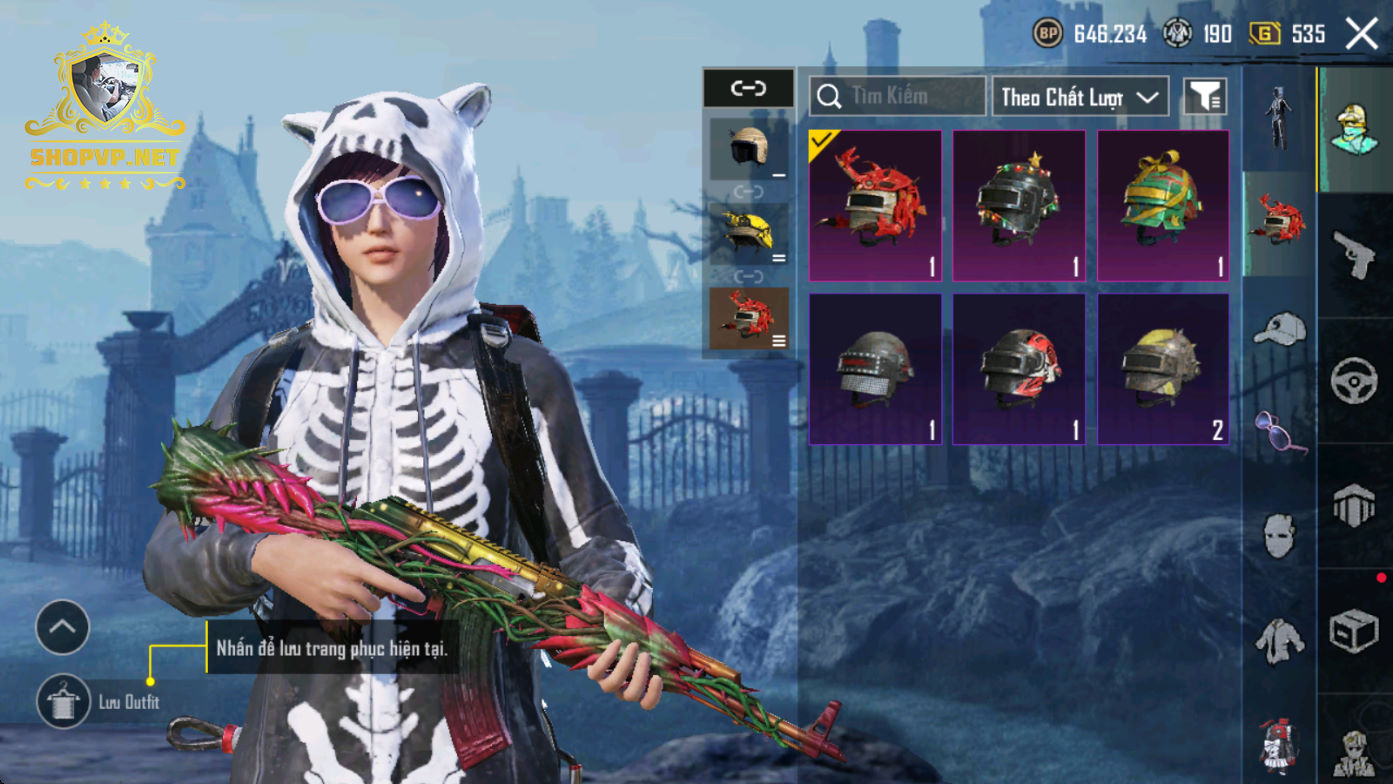Open the filter options funnel button
The image size is (1393, 784).
(1205, 97)
